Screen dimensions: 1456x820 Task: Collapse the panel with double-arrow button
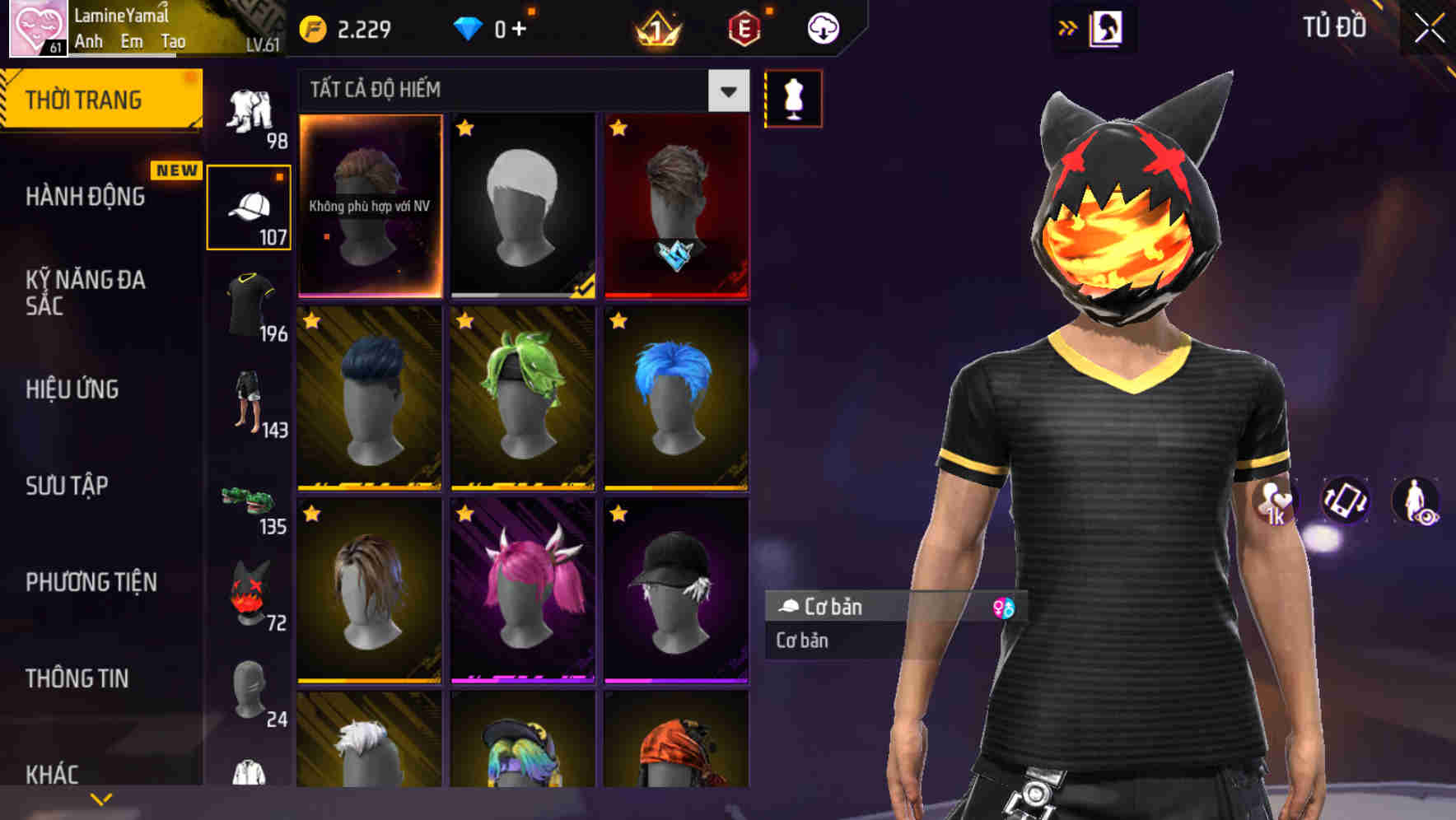click(1068, 26)
